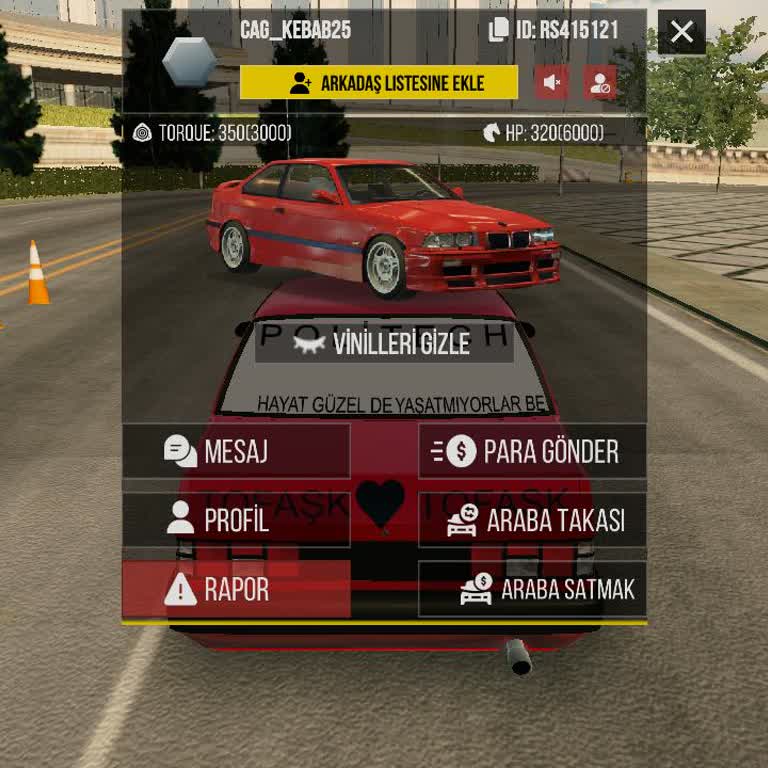The height and width of the screenshot is (768, 768).
Task: Block the player with the red icon
Action: [600, 83]
